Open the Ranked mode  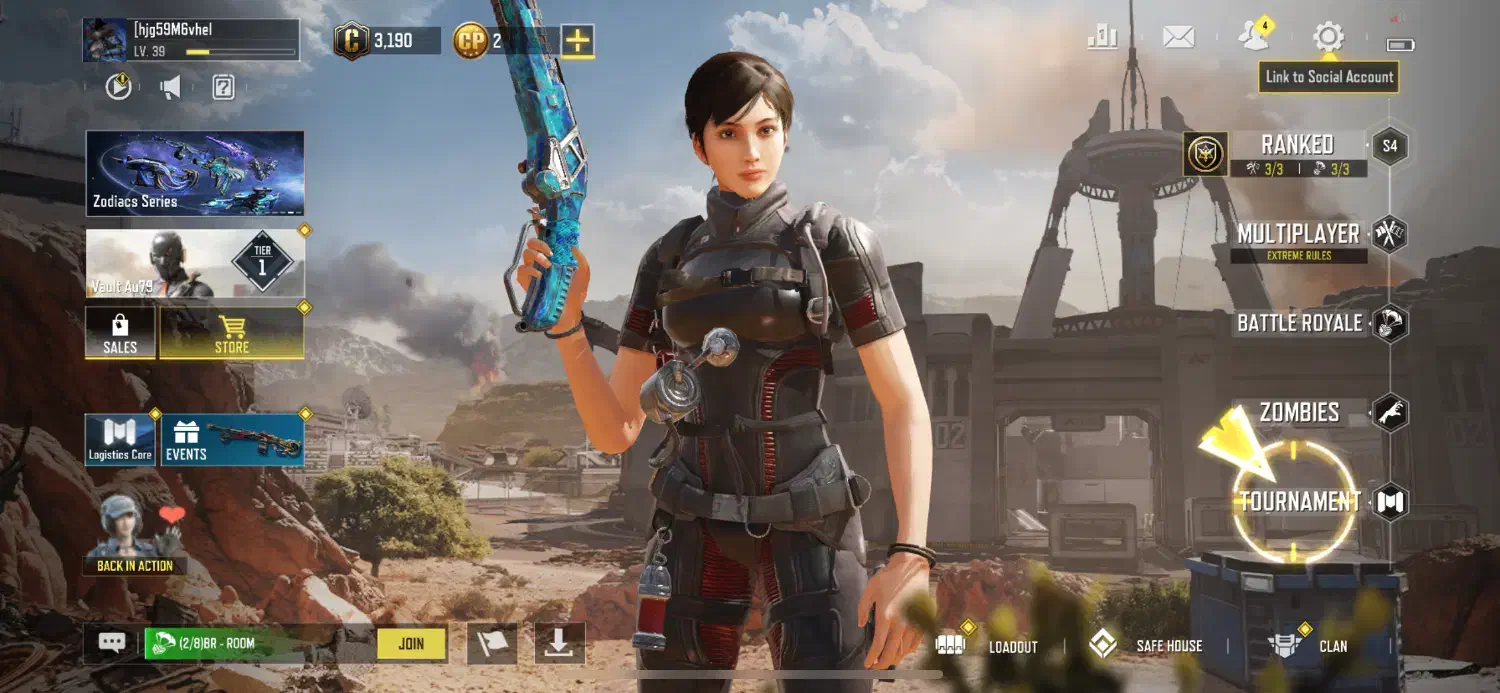click(x=1296, y=146)
